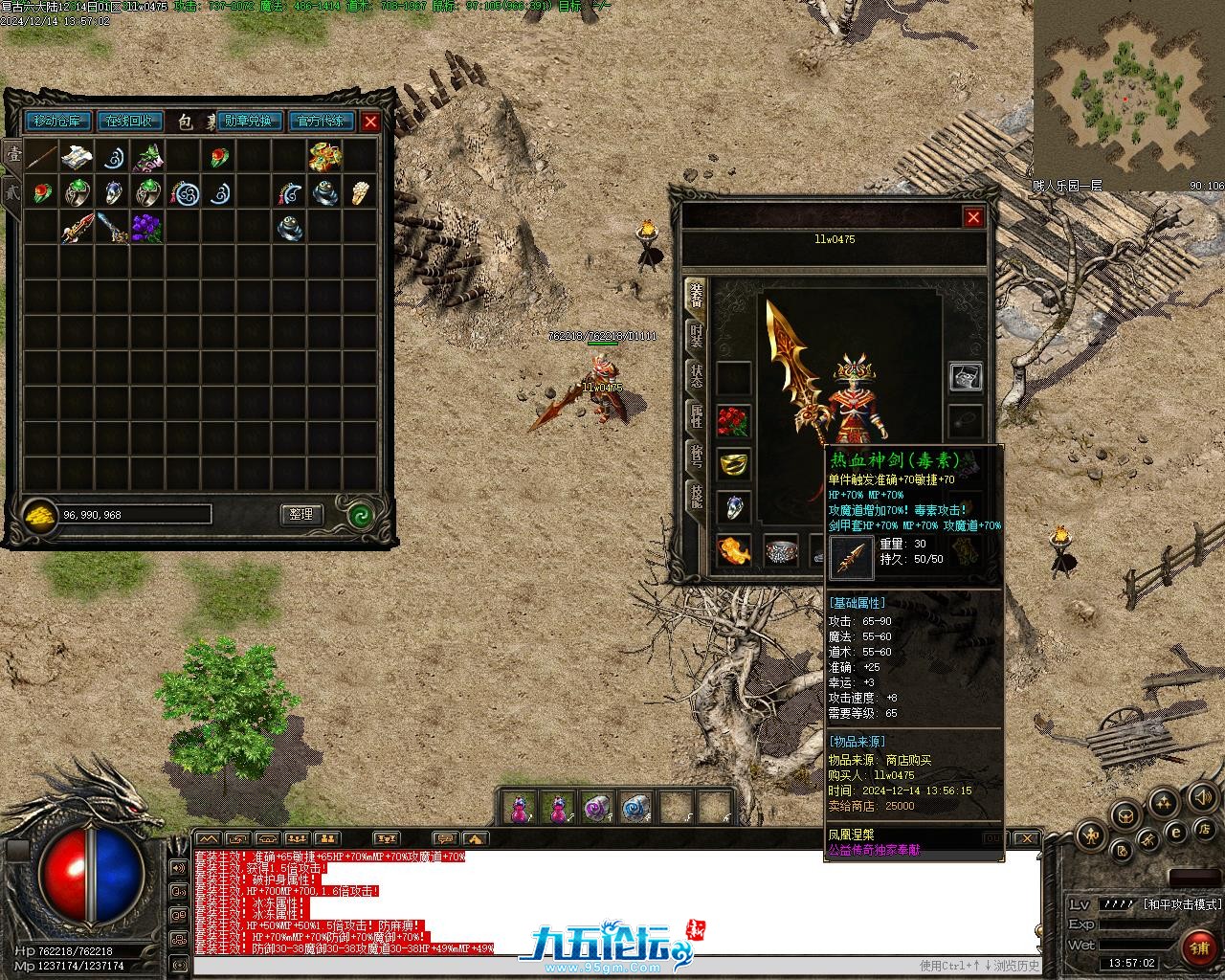Close the inventory bag window
The width and height of the screenshot is (1225, 980).
click(370, 122)
